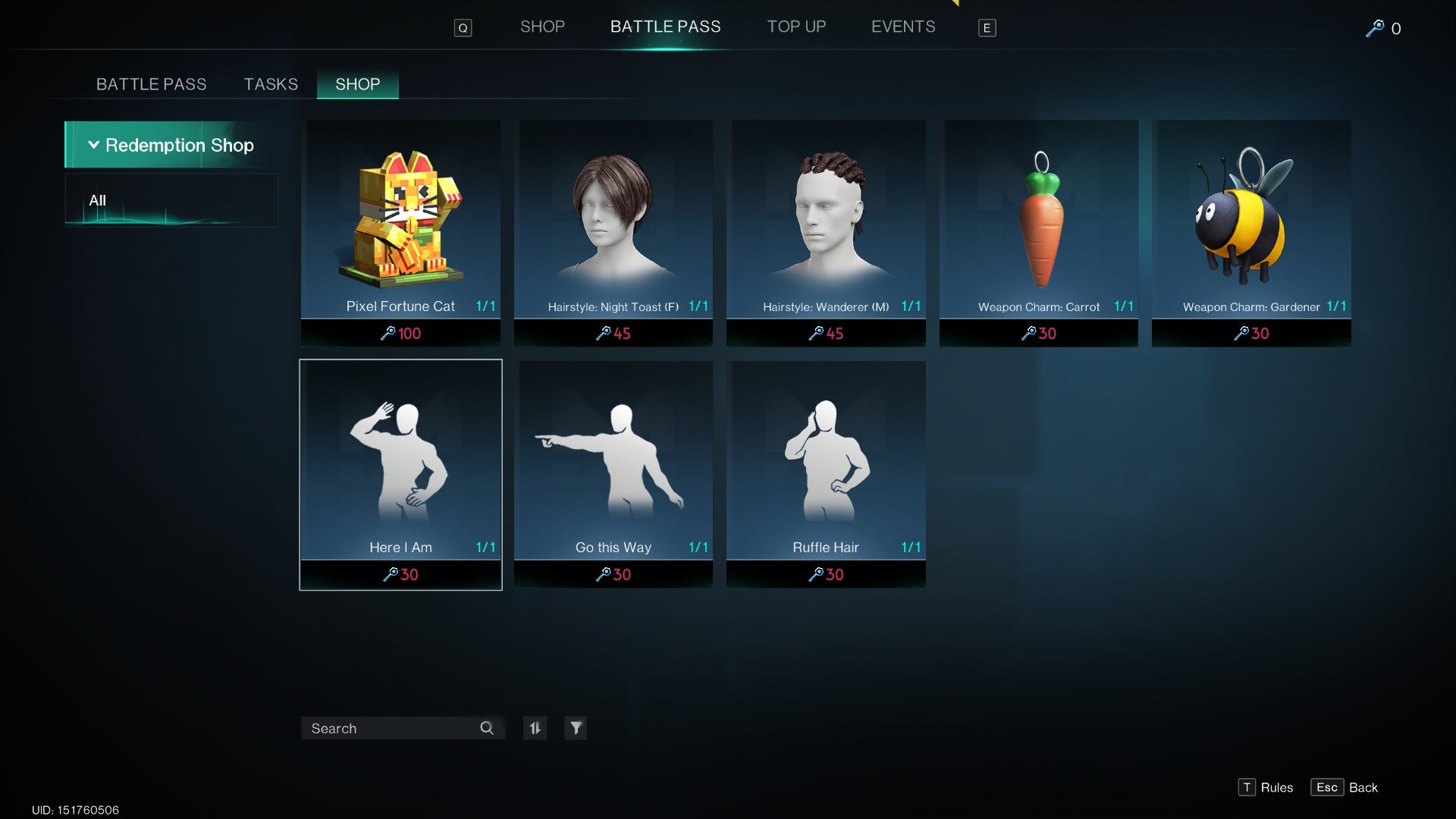Select the BATTLE PASS sub-tab
Image resolution: width=1456 pixels, height=819 pixels.
click(x=151, y=84)
